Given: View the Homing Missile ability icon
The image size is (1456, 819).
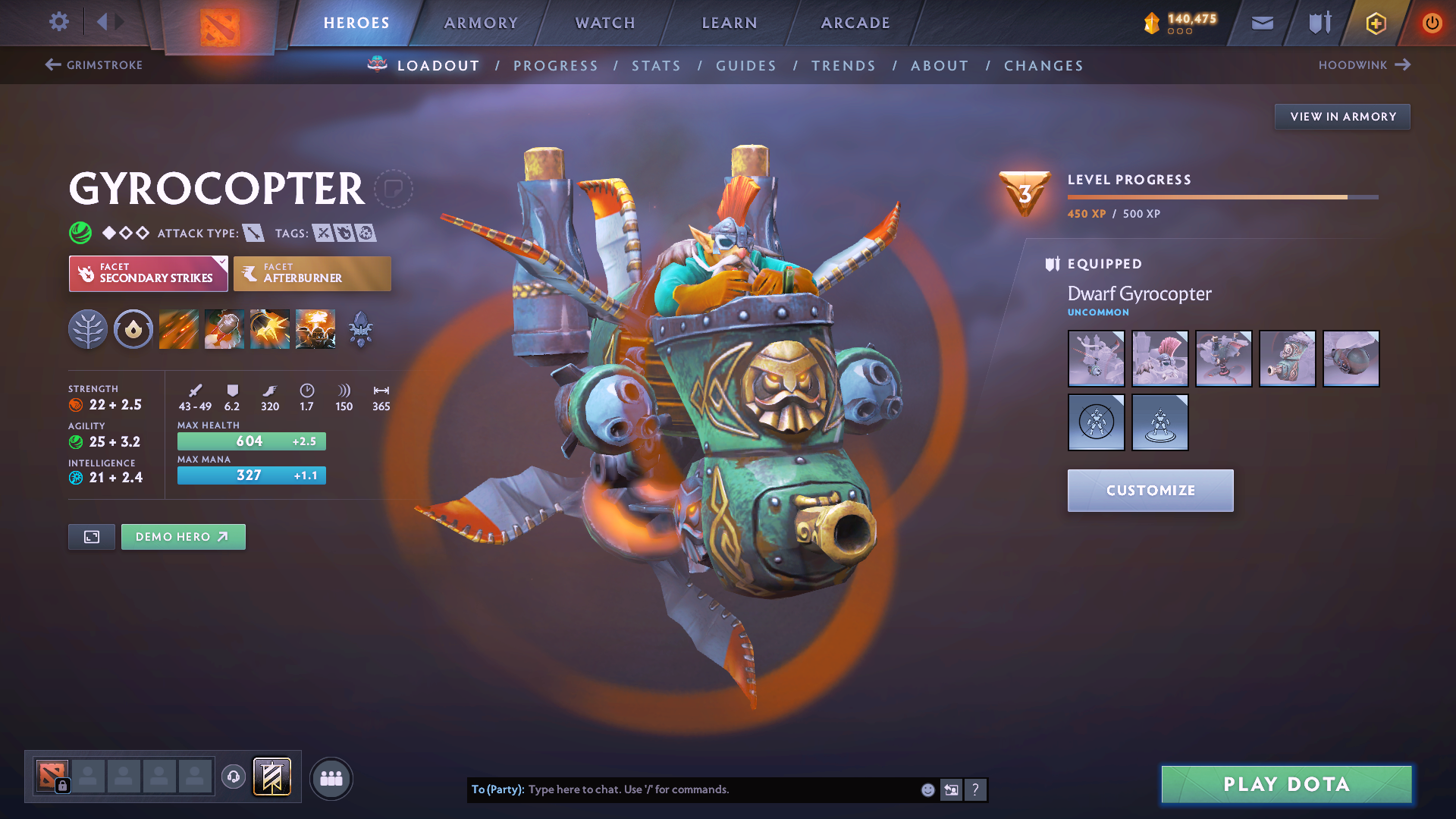Looking at the screenshot, I should tap(224, 328).
